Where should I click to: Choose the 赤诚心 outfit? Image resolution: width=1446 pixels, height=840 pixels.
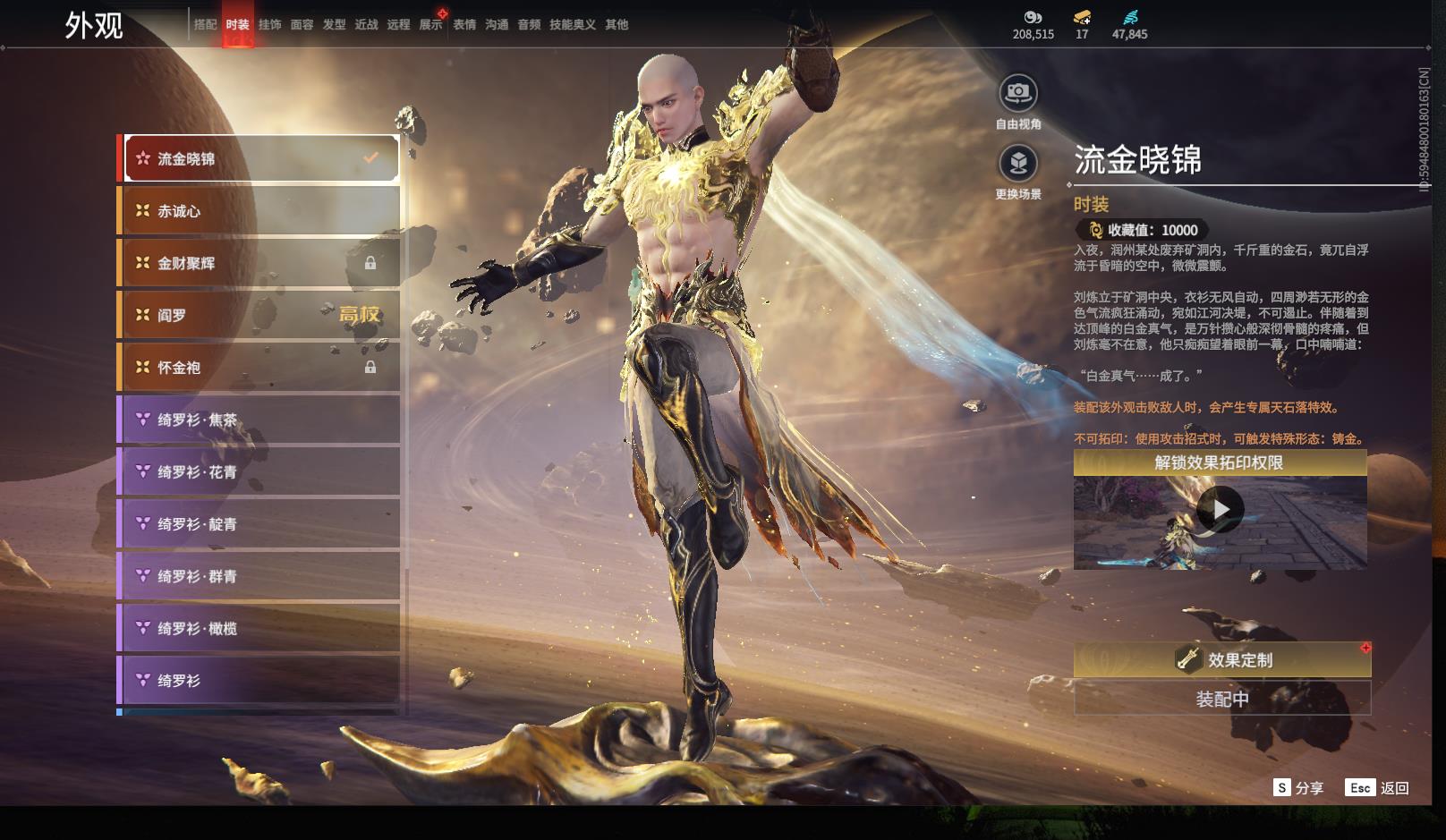[259, 211]
